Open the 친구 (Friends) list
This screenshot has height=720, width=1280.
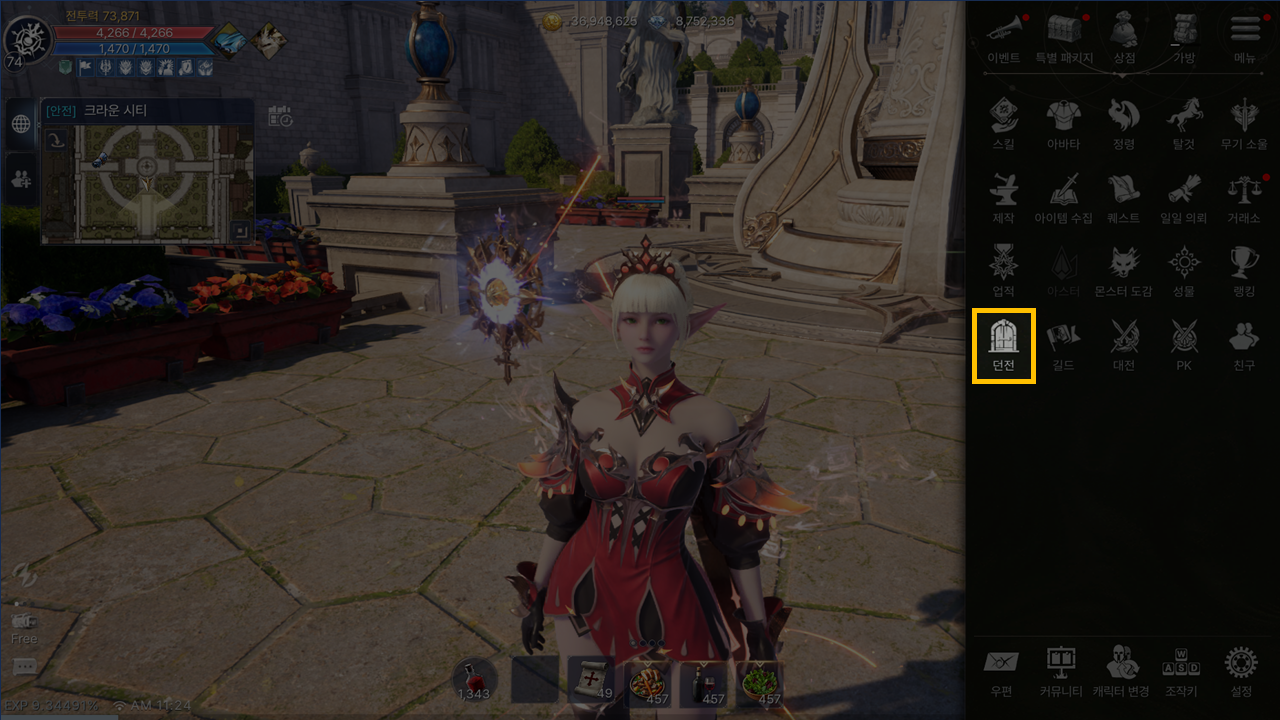pos(1243,344)
